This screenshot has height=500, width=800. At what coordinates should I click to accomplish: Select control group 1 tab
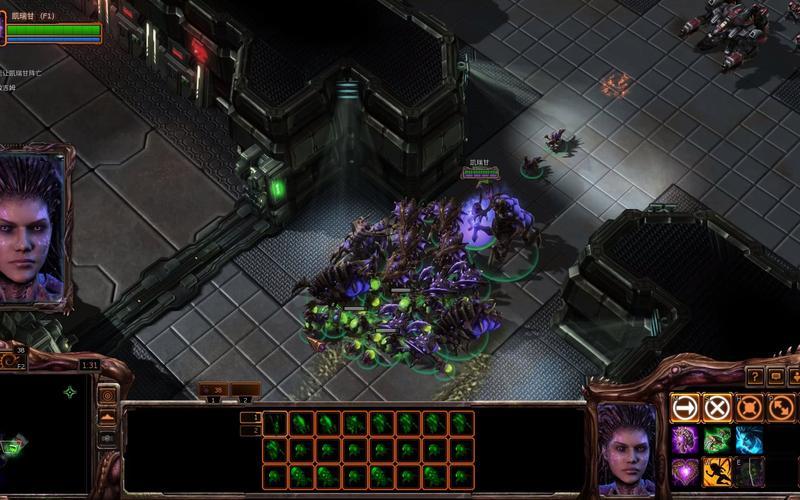(x=212, y=389)
